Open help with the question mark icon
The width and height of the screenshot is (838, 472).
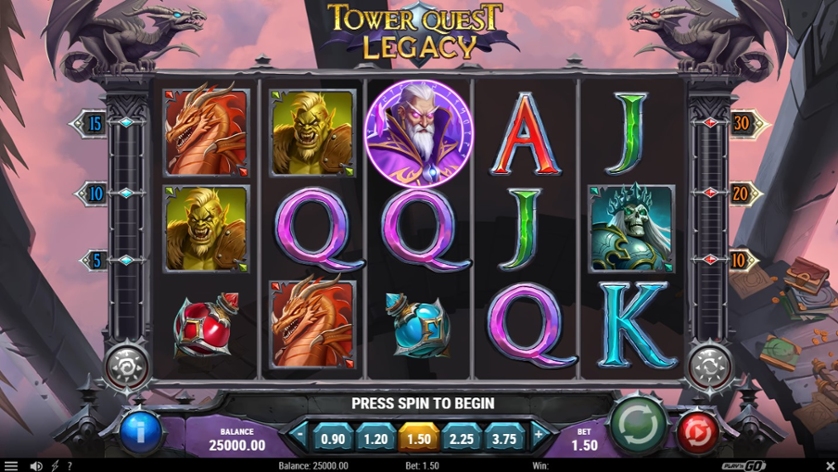point(69,466)
